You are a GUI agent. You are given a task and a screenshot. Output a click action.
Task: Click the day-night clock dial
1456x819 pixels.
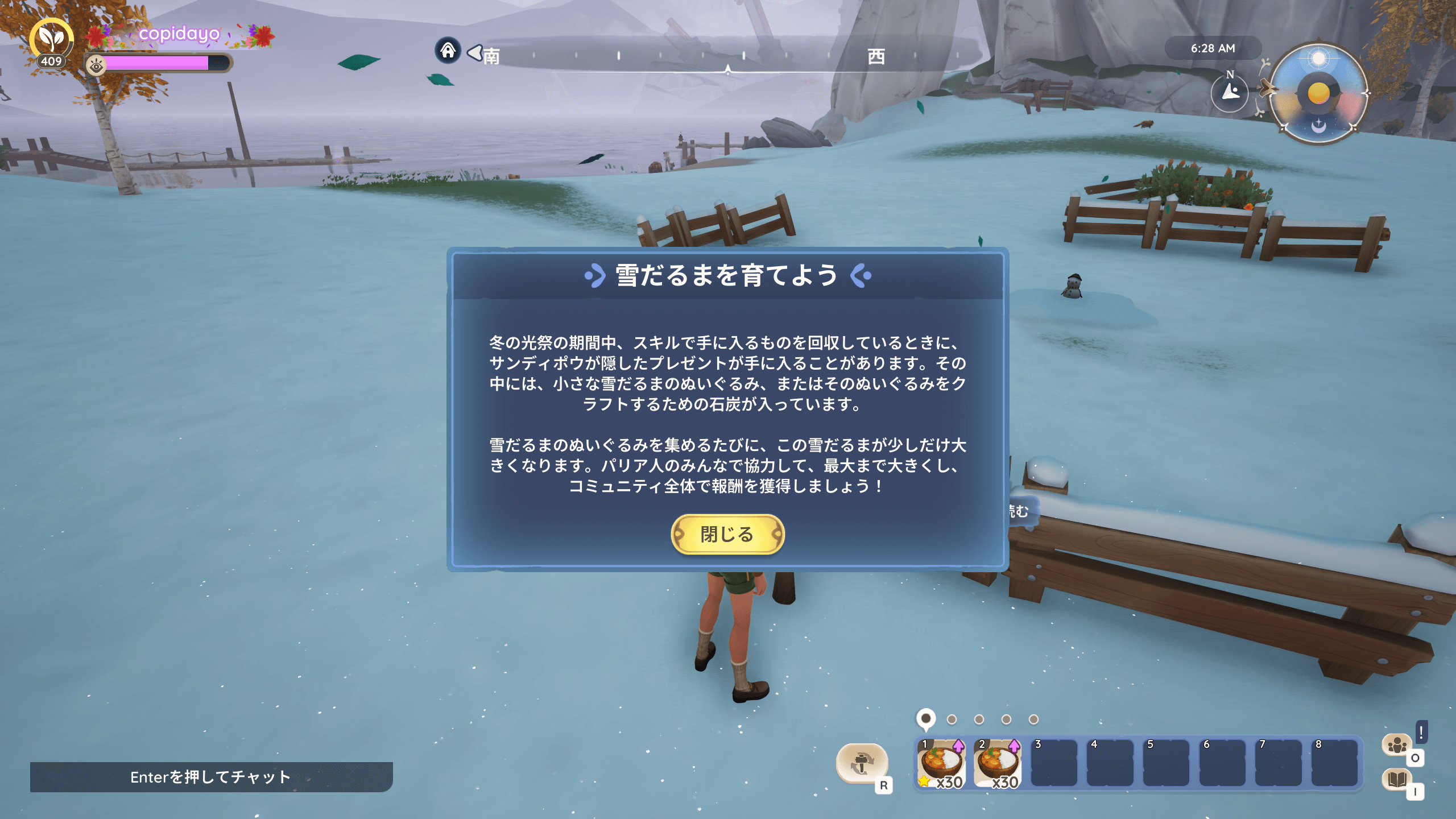1318,93
